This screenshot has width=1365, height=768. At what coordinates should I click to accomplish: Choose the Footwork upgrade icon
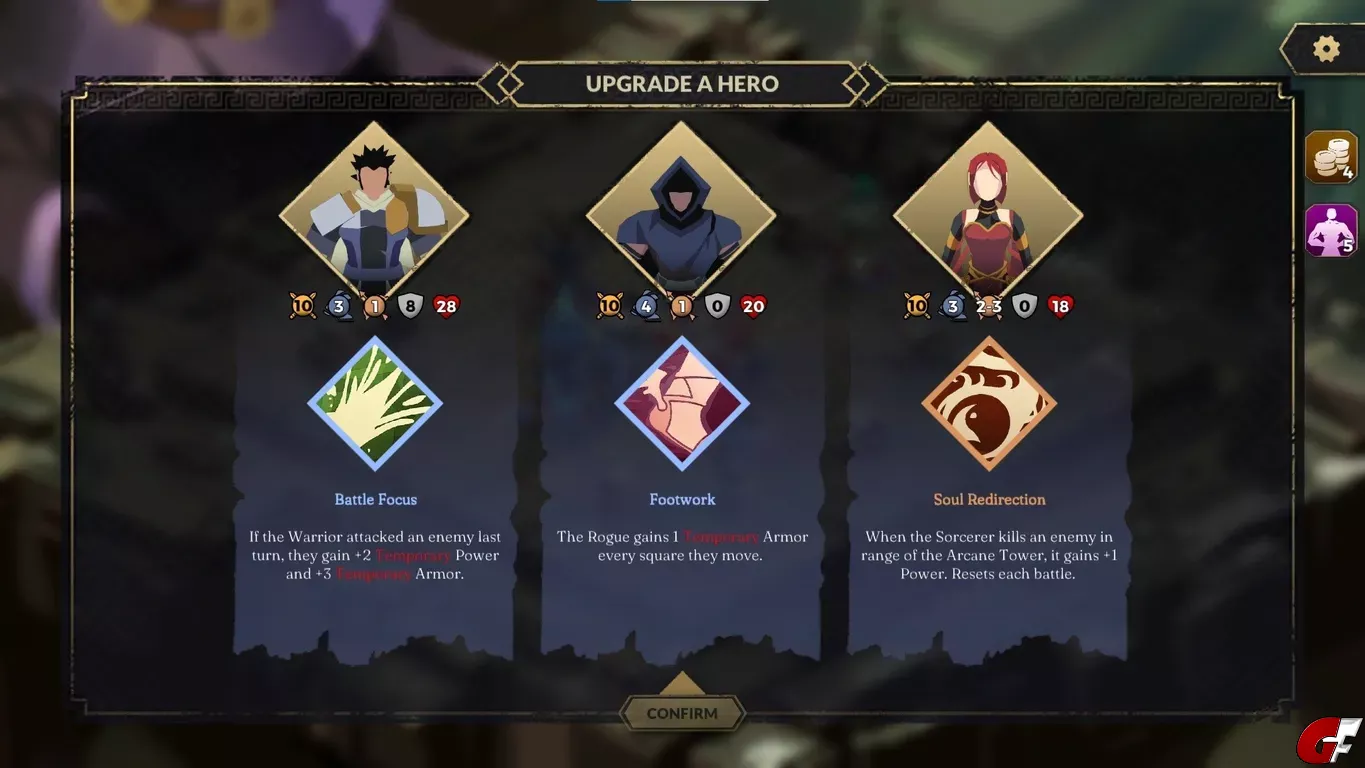pyautogui.click(x=682, y=403)
